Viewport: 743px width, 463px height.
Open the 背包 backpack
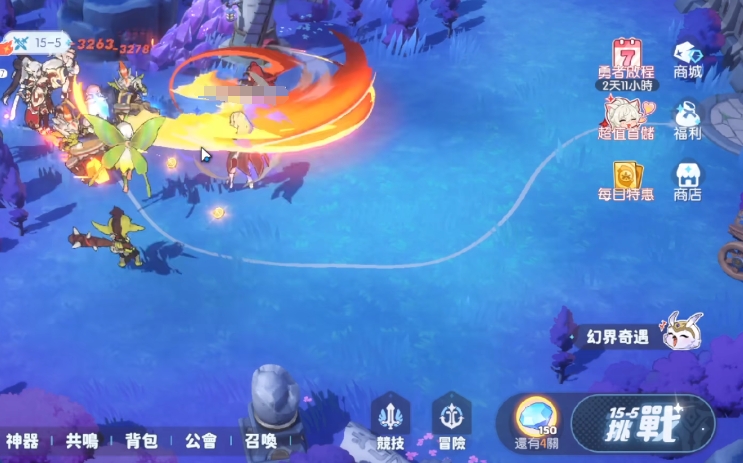click(141, 440)
